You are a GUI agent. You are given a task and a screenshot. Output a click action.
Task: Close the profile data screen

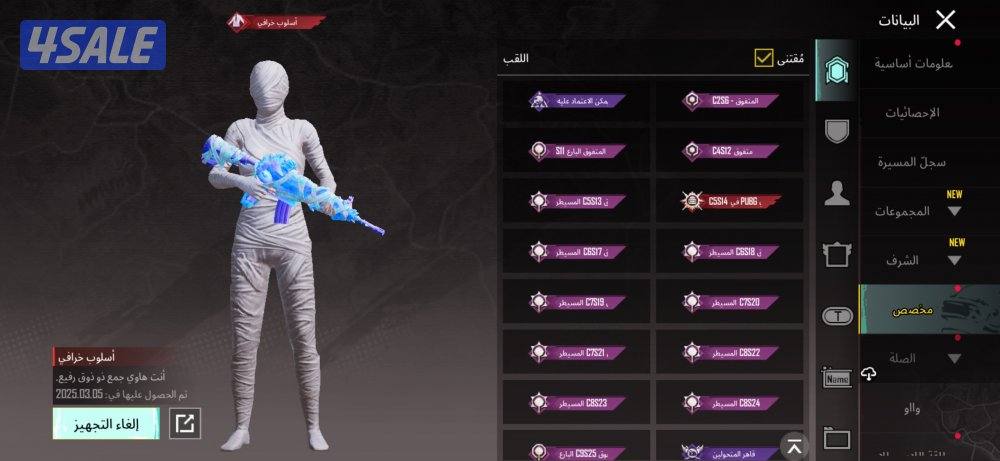pos(945,19)
